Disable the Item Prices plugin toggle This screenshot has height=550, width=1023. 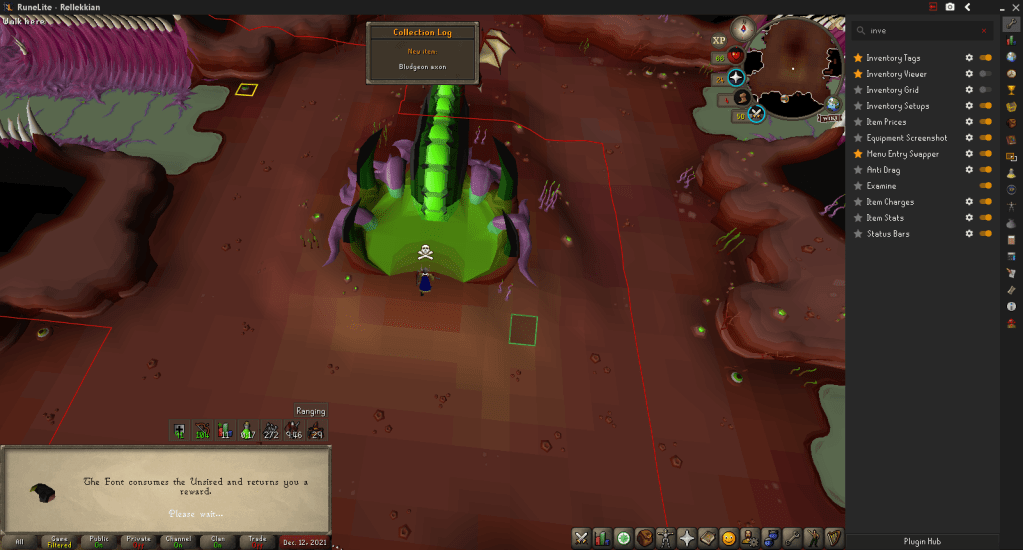[985, 122]
